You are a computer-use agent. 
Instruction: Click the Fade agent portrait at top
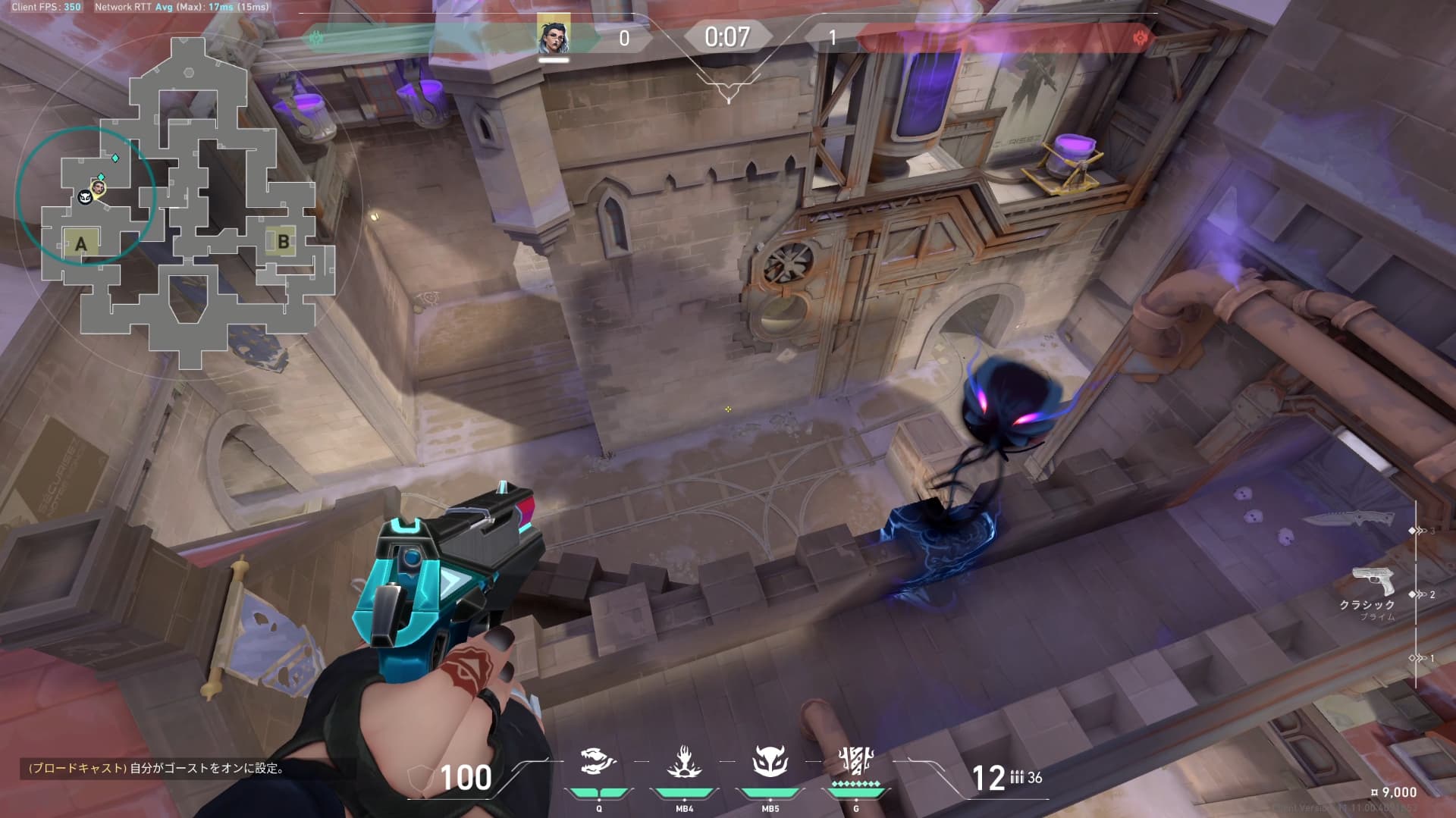[554, 36]
